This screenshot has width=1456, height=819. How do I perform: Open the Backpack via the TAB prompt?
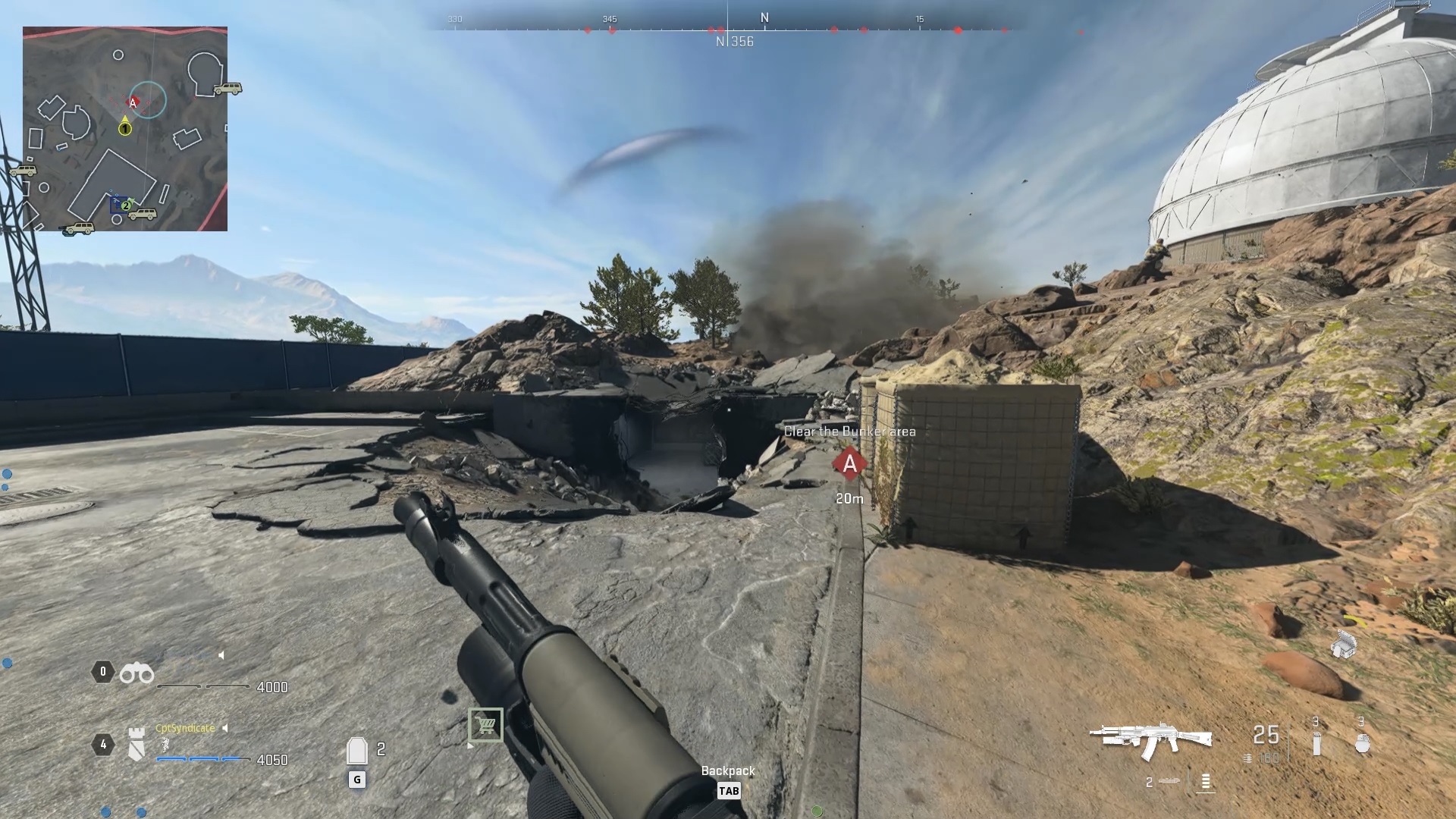pos(730,791)
